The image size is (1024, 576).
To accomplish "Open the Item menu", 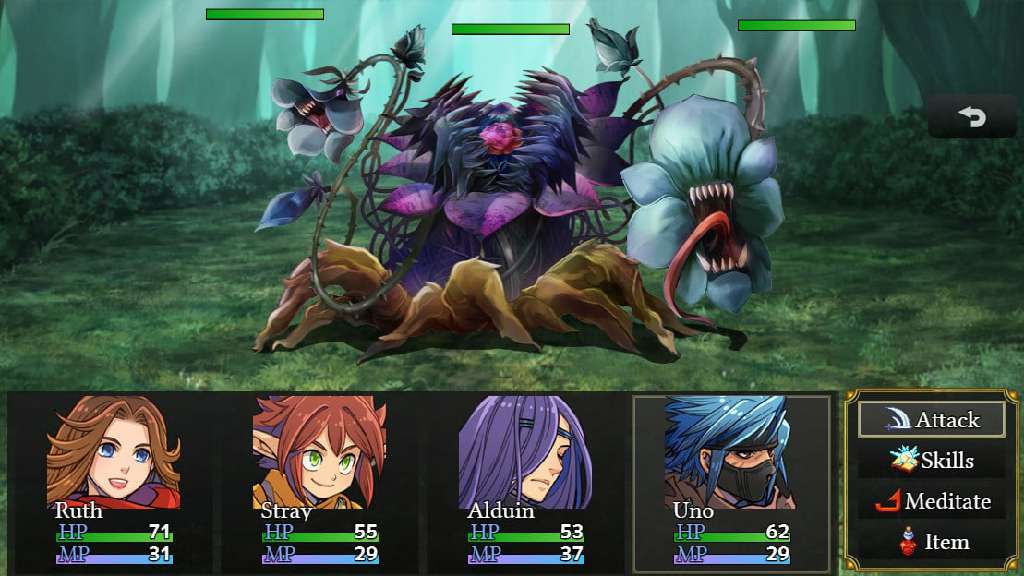I will pyautogui.click(x=931, y=543).
